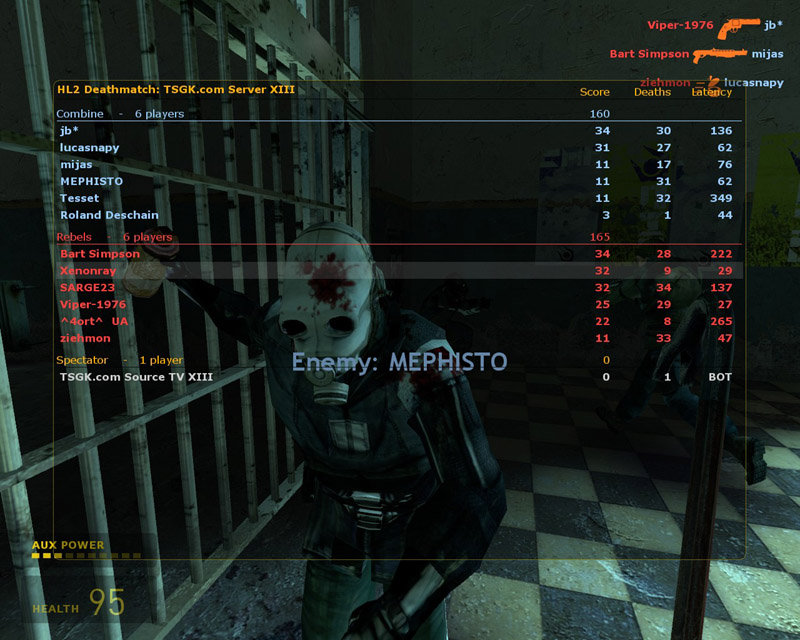Click the lucasnapy scoreboard row

click(89, 148)
